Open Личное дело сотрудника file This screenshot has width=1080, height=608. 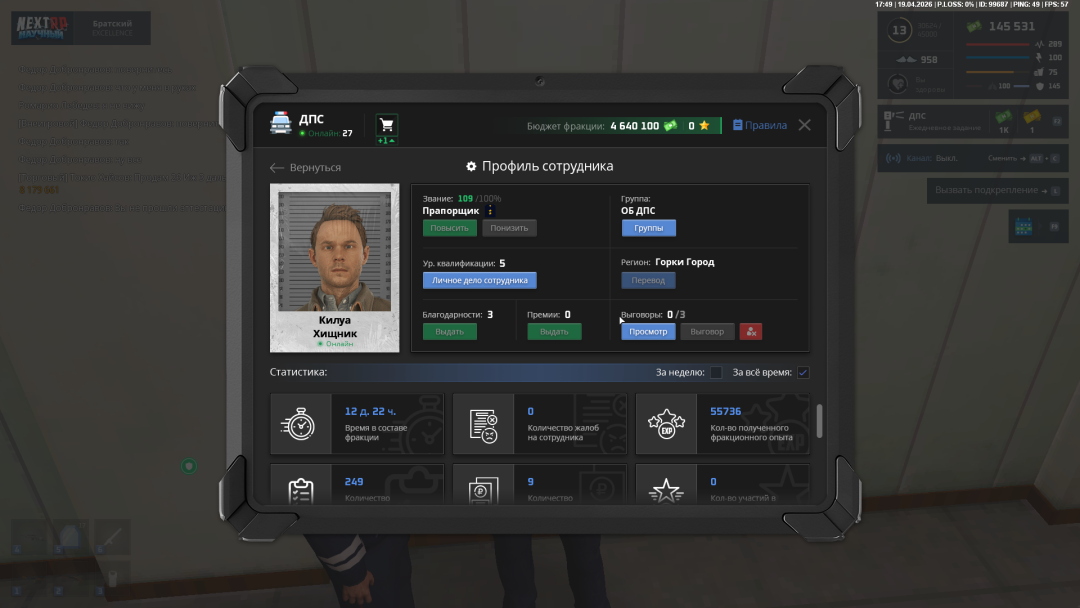479,280
